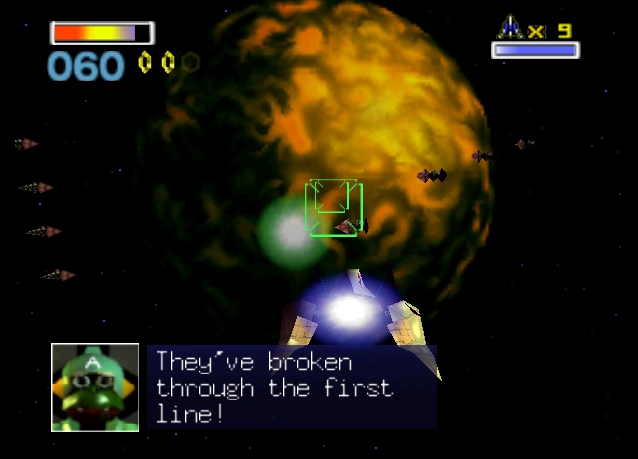Select the Arwing lives icon
The width and height of the screenshot is (638, 459).
(x=510, y=27)
